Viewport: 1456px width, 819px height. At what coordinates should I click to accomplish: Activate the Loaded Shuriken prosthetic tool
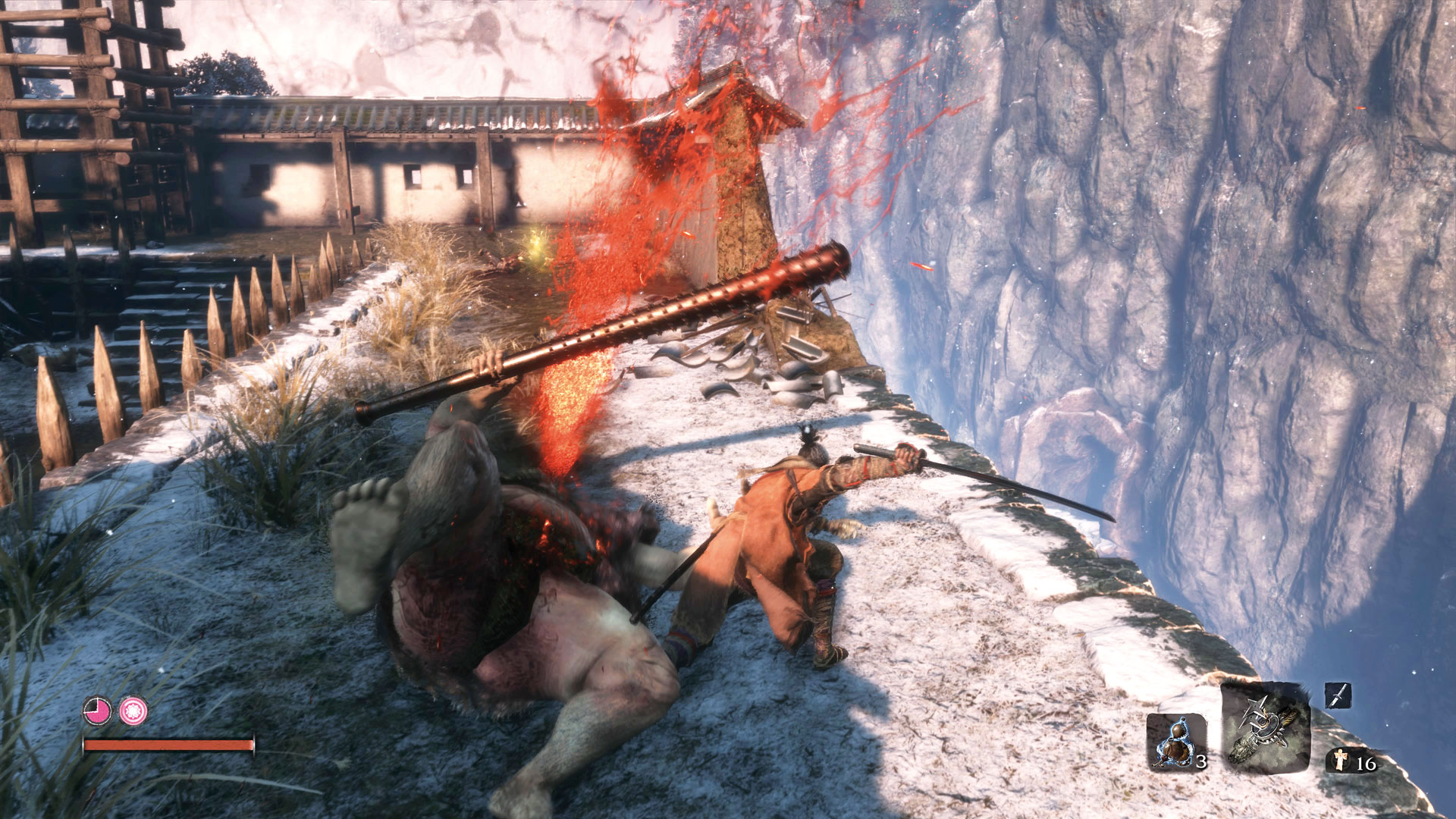point(1266,726)
